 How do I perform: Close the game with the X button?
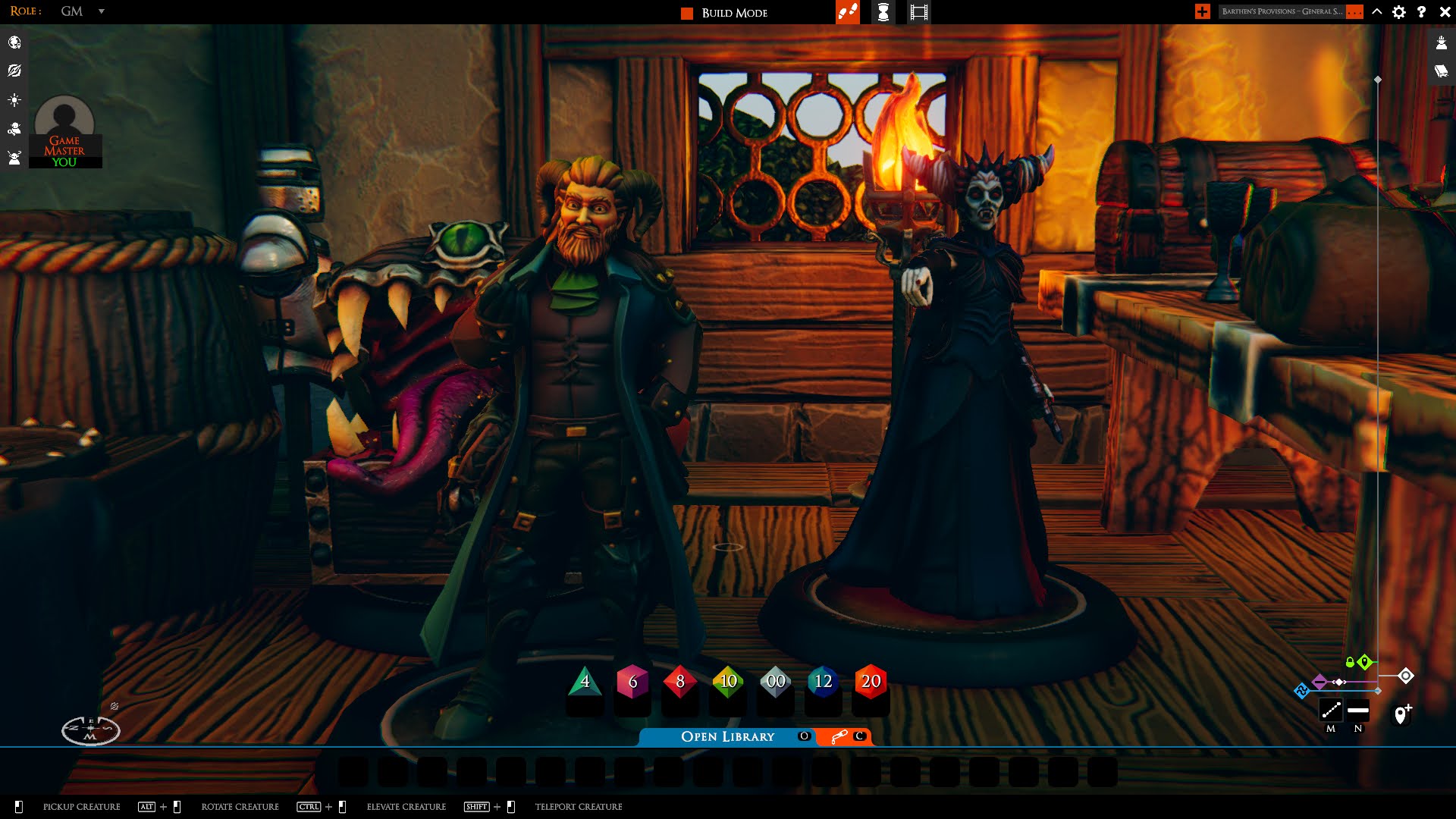pos(1445,11)
